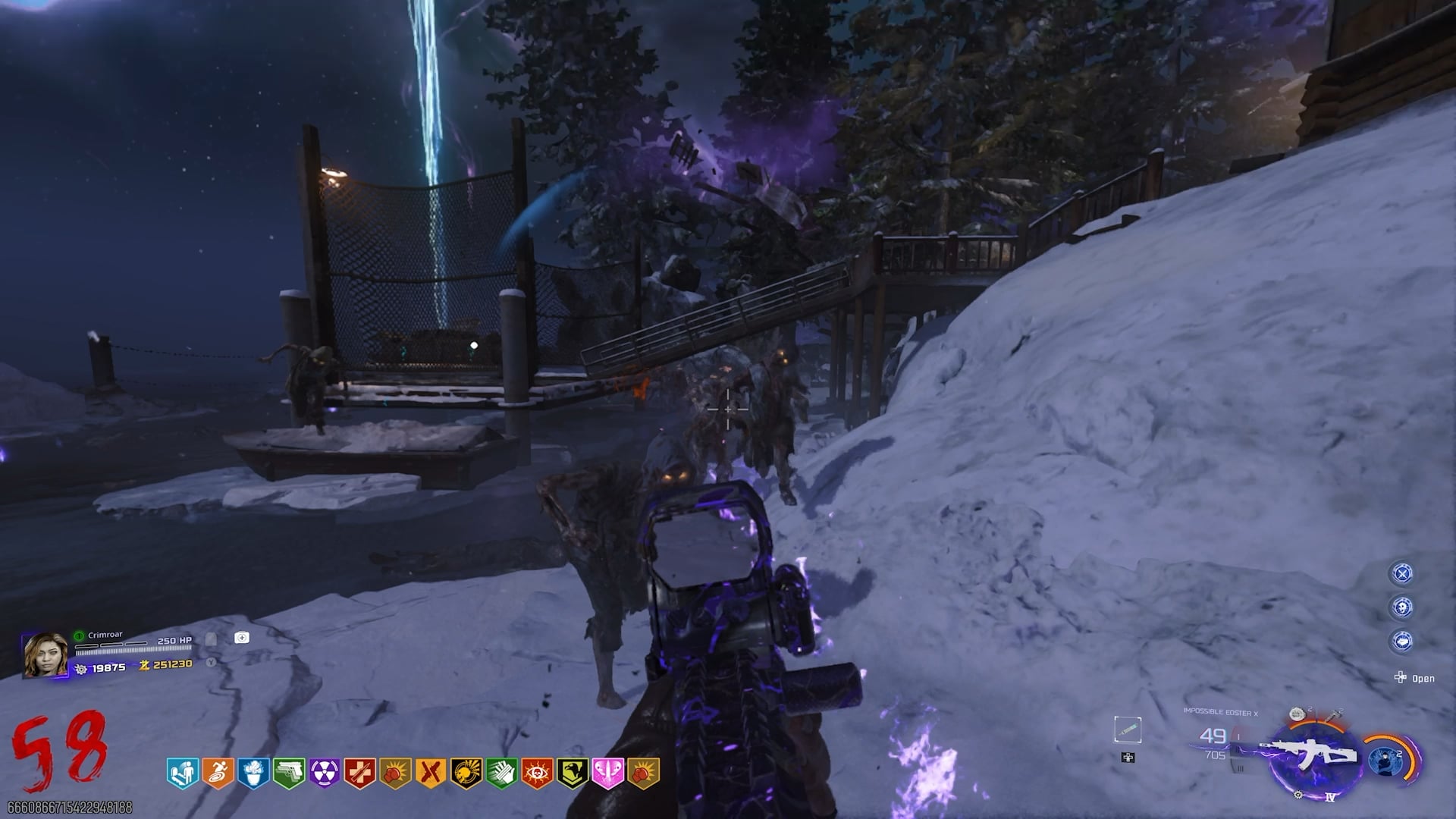Select the red skull eye perk
This screenshot has width=1456, height=819.
tap(537, 773)
